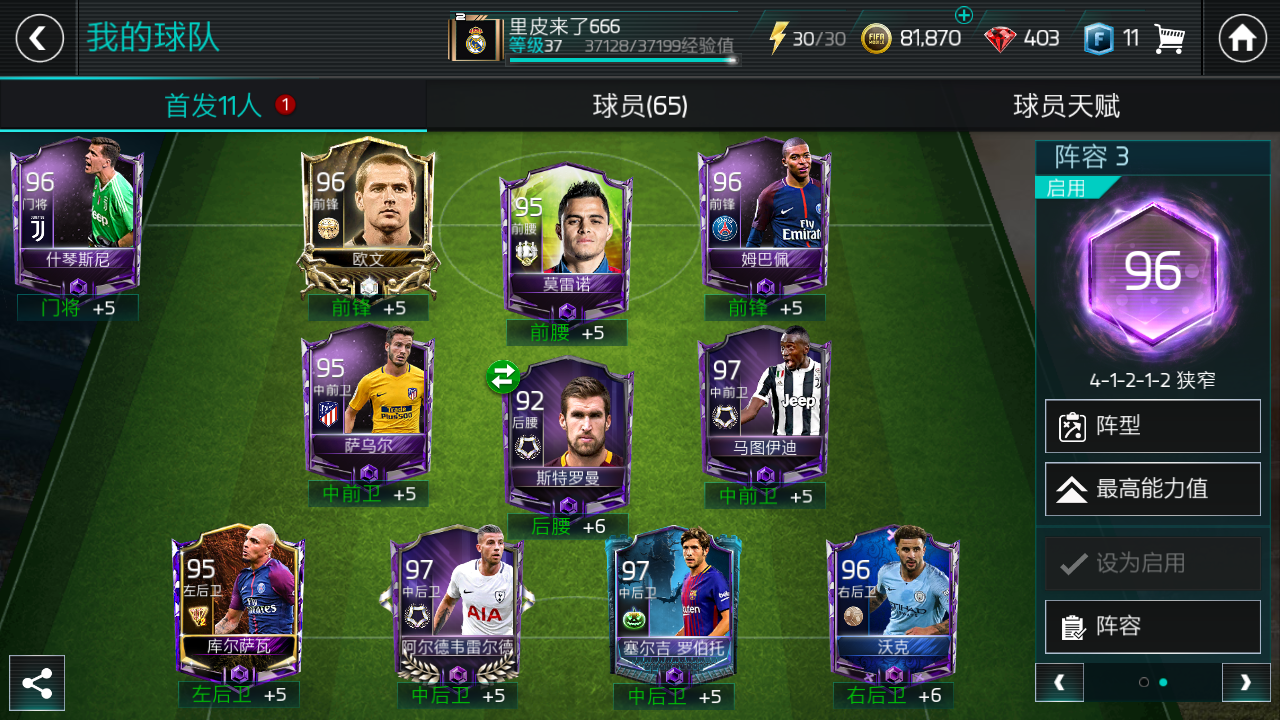
Task: Open the 球员天赋 tab
Action: [x=1066, y=107]
